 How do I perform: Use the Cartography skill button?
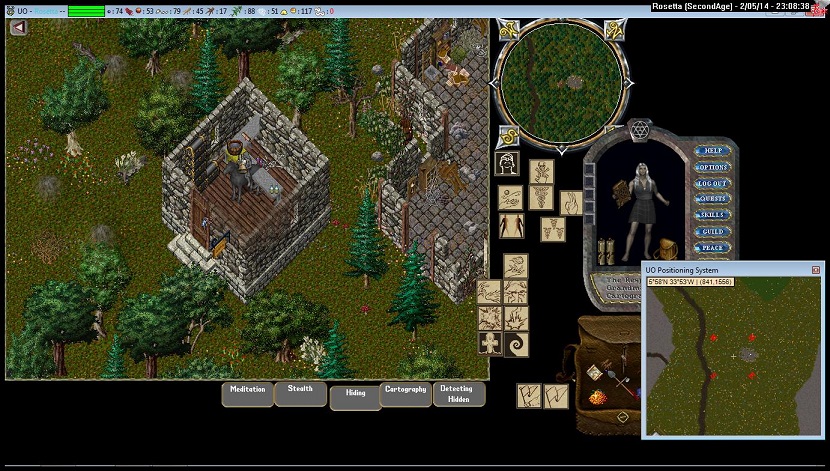click(x=405, y=391)
